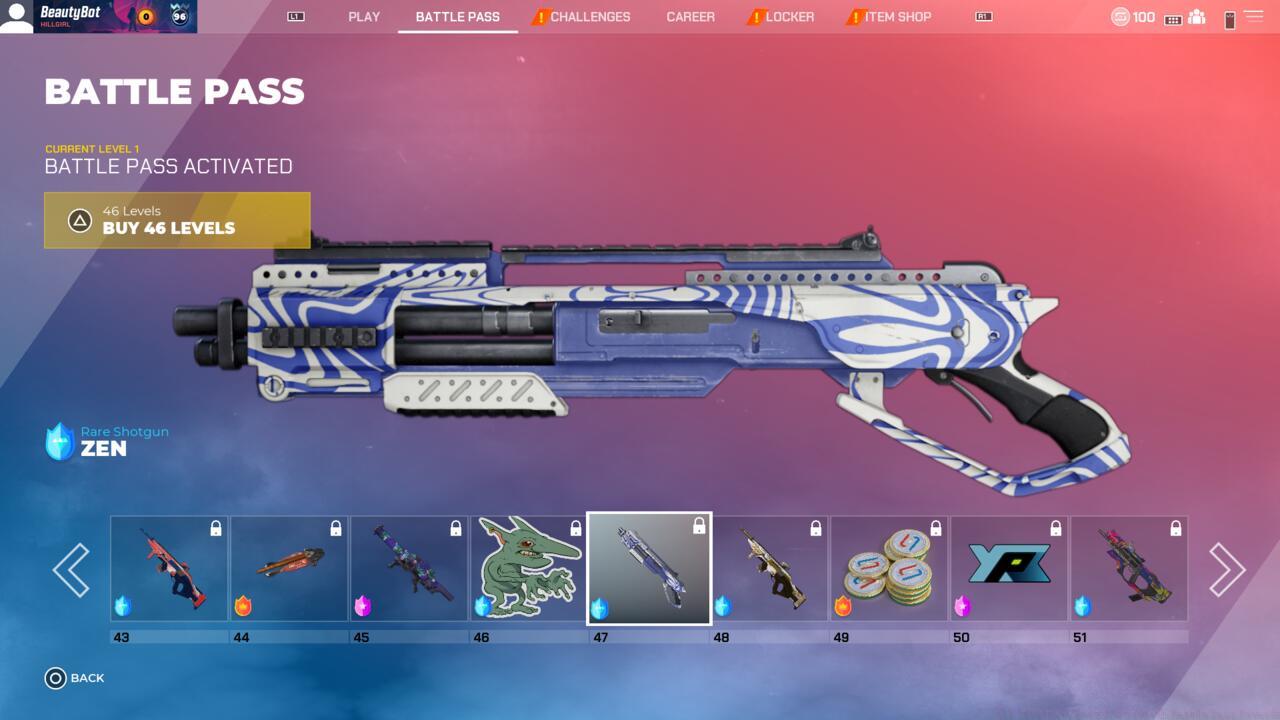The width and height of the screenshot is (1280, 720).
Task: Select the level 51 colorful weapon reward
Action: [x=1129, y=569]
